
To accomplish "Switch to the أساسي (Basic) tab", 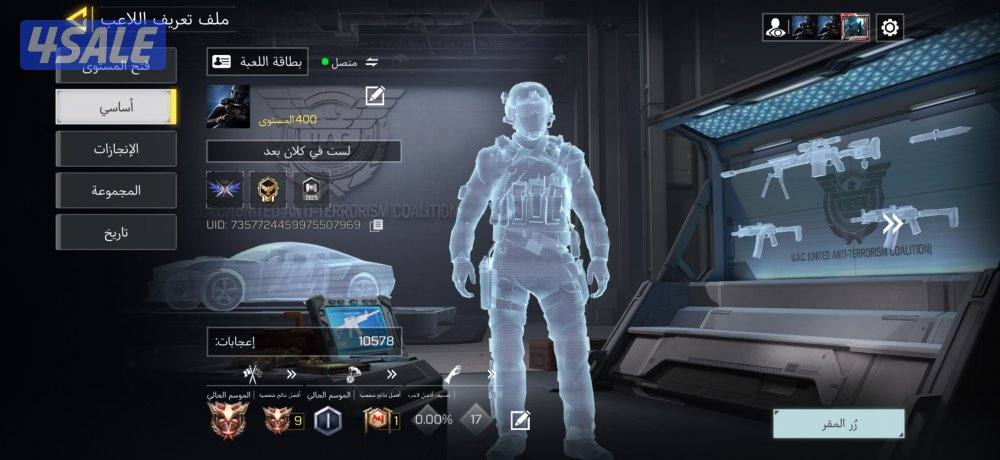I will tap(116, 106).
